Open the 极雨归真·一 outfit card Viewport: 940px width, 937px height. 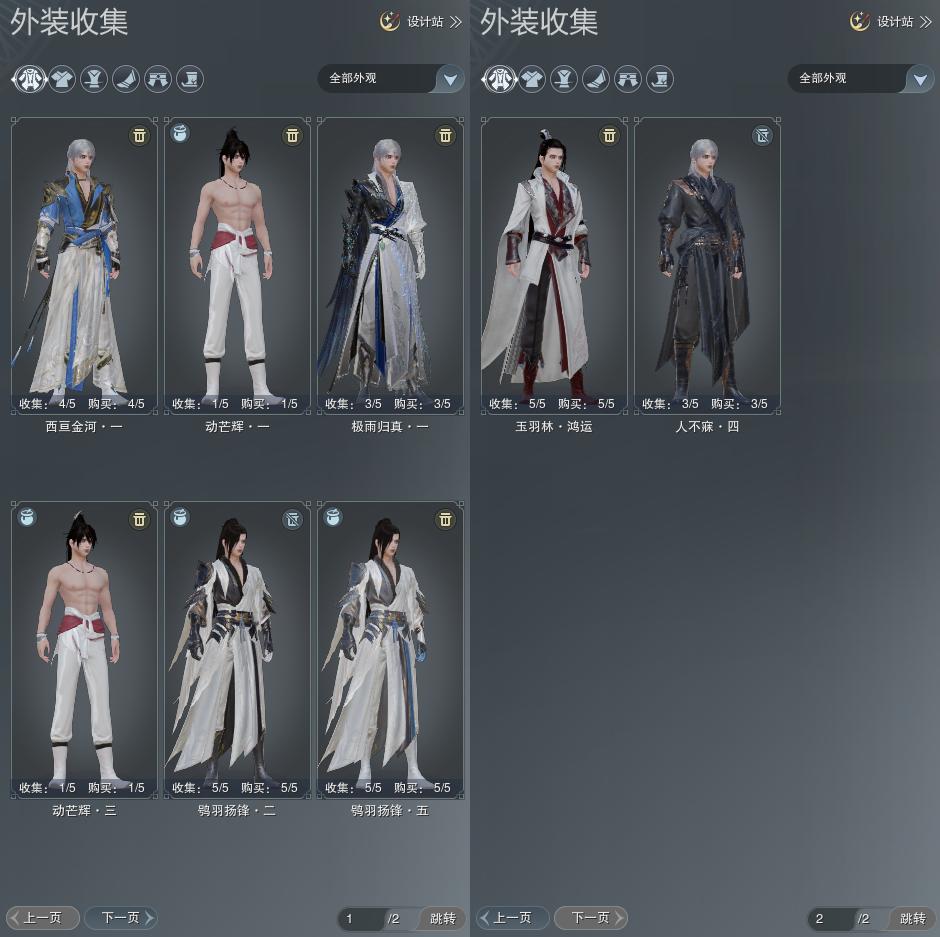tap(390, 265)
